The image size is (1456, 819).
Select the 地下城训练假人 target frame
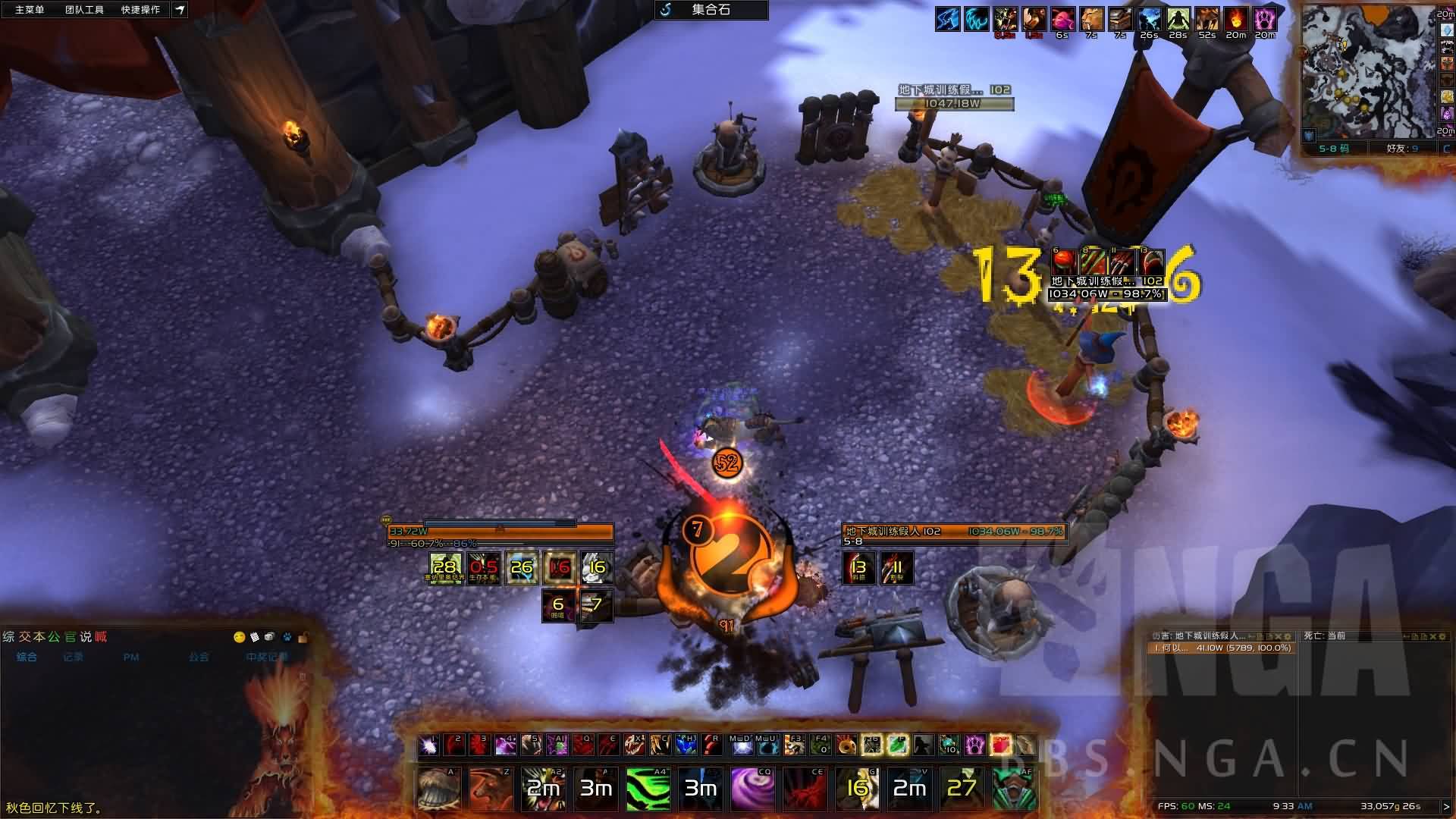(x=954, y=532)
